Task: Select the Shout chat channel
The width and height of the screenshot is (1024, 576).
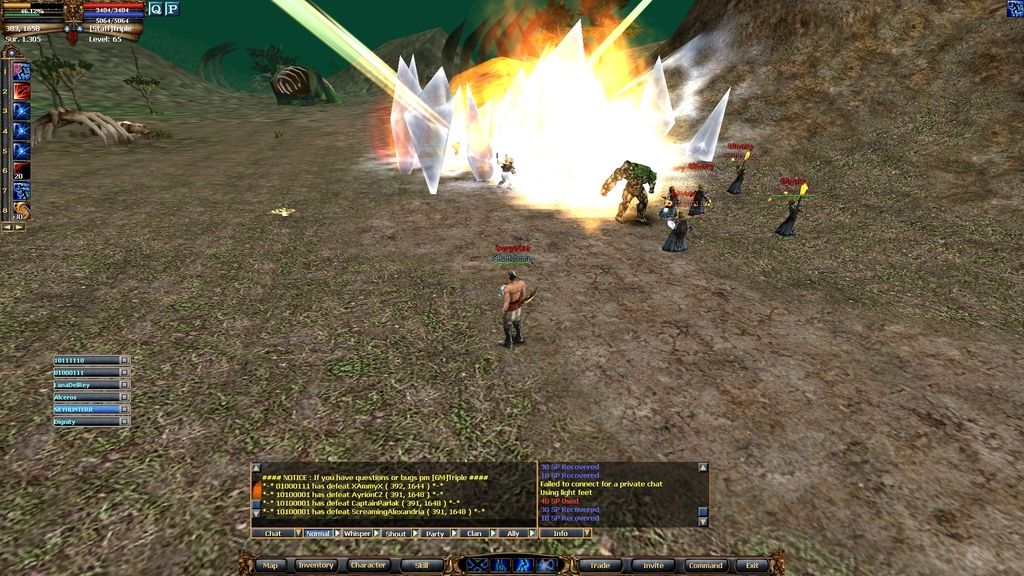Action: 396,534
